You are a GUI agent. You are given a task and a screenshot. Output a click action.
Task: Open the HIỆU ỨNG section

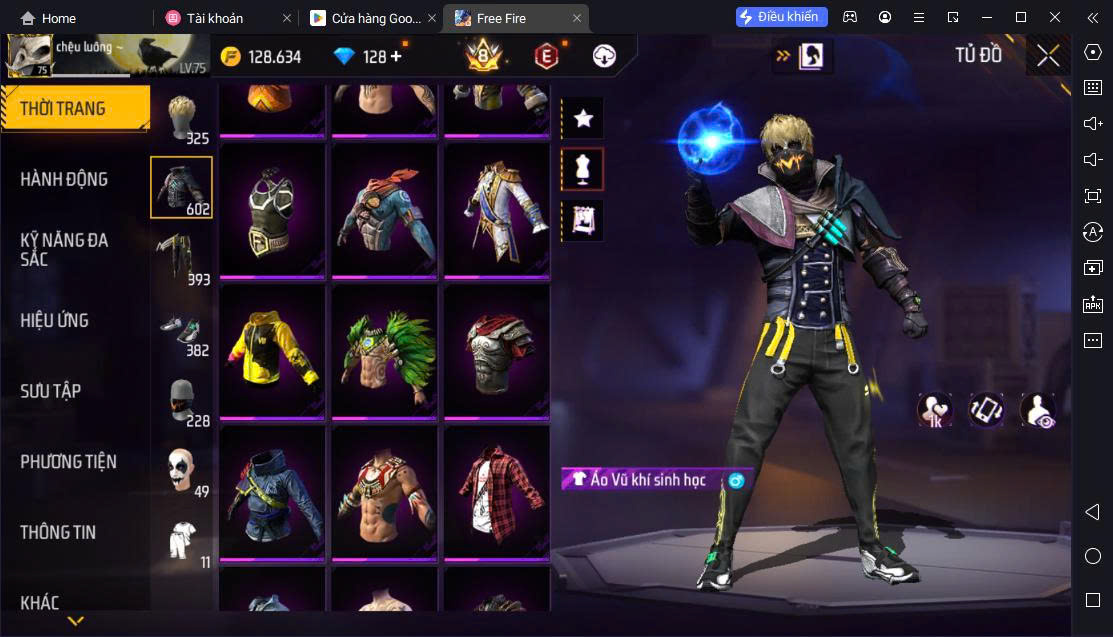coord(55,320)
